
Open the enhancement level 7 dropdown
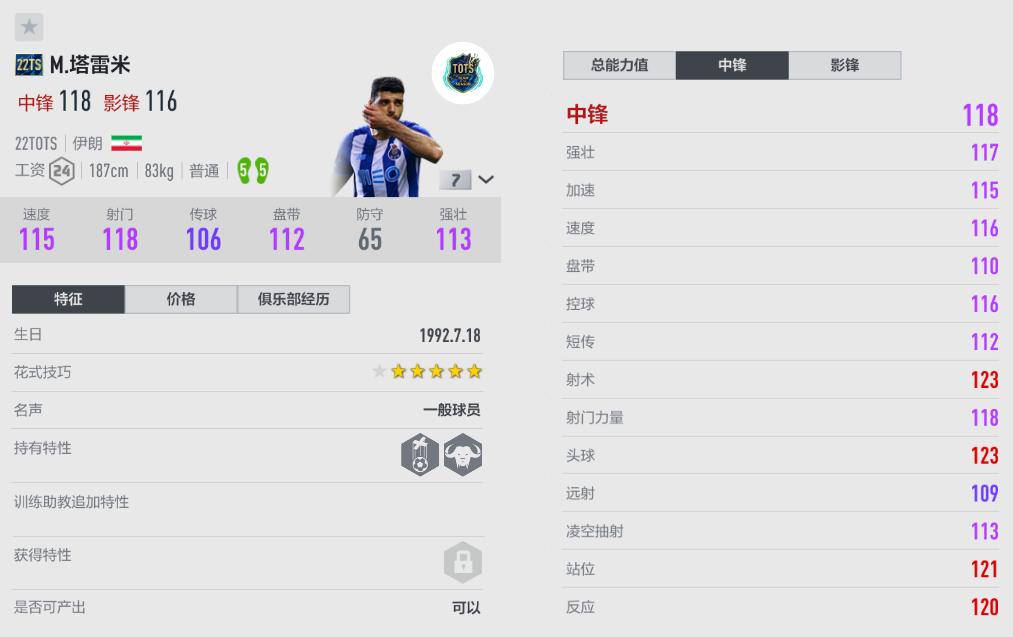click(x=467, y=180)
